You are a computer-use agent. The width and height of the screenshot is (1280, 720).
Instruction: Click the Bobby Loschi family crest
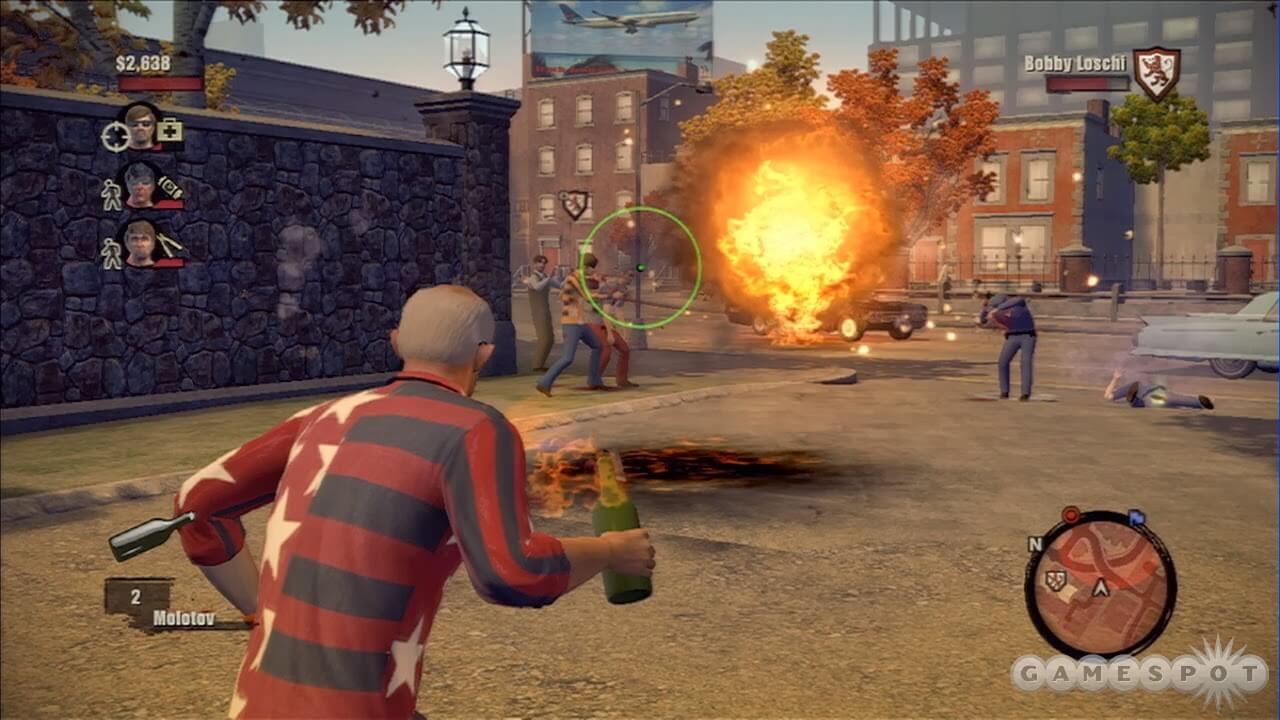[1156, 73]
